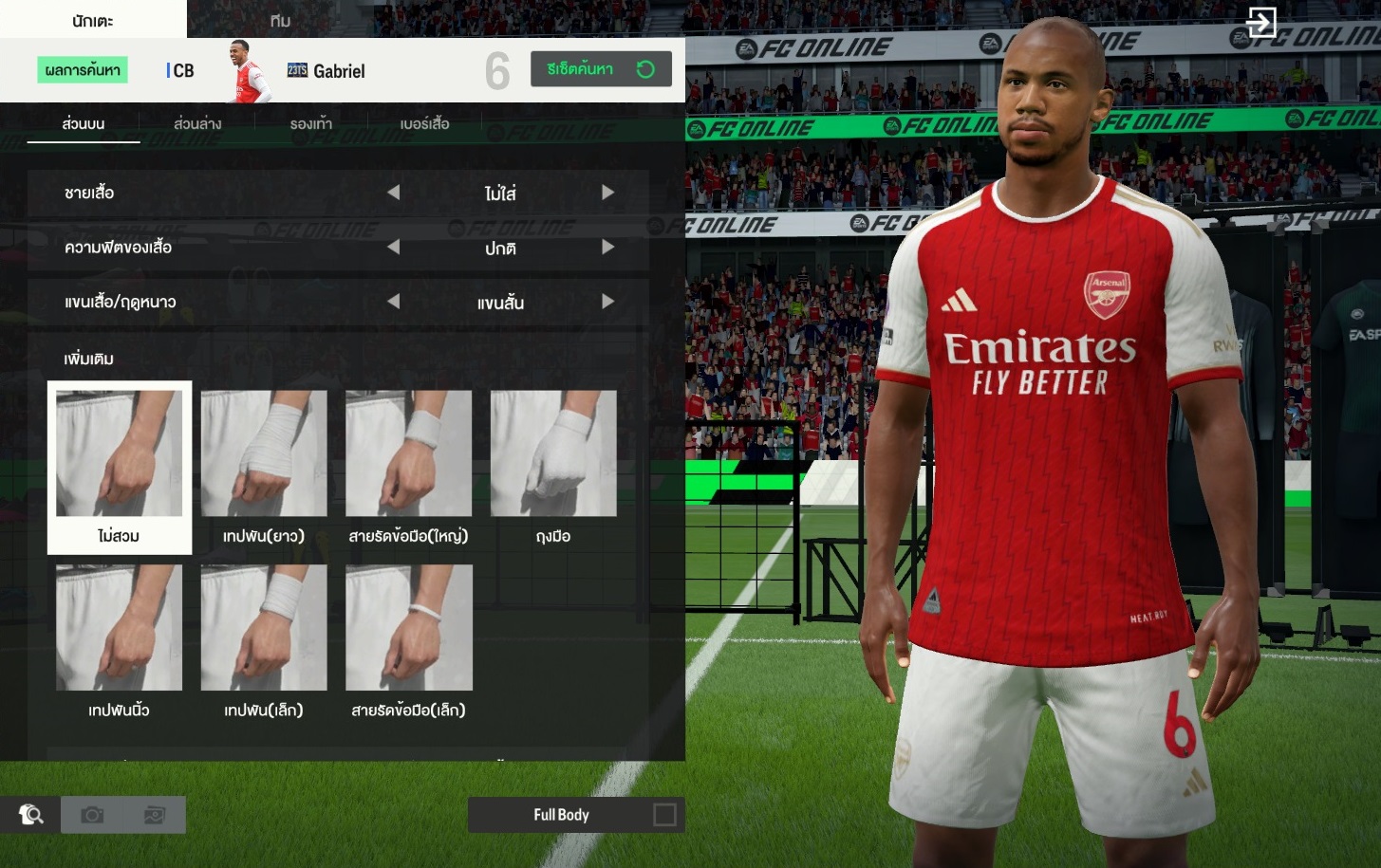This screenshot has height=868, width=1381.
Task: Switch to the รองเท้า tab
Action: point(311,124)
